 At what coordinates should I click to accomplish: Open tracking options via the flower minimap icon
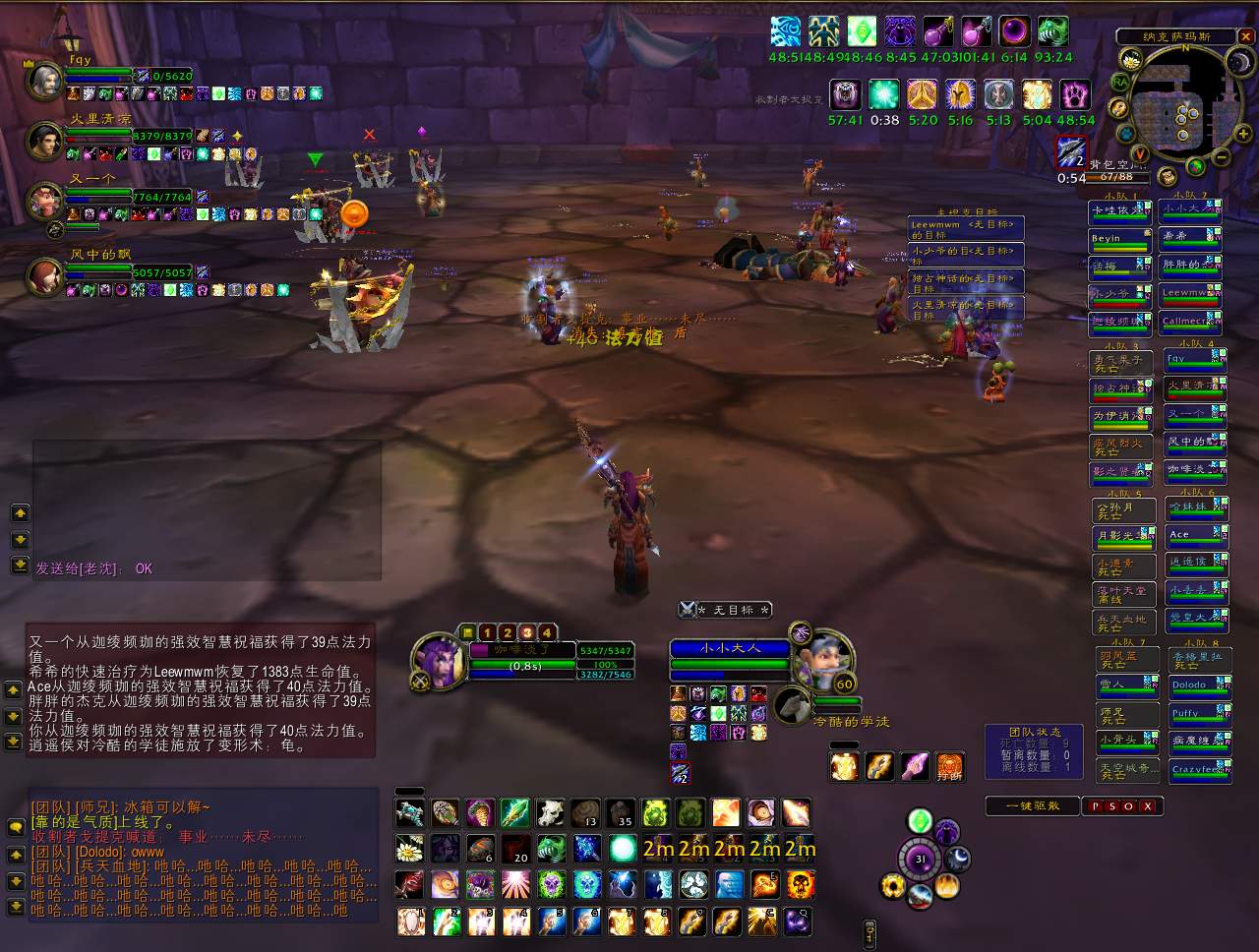click(x=1131, y=61)
